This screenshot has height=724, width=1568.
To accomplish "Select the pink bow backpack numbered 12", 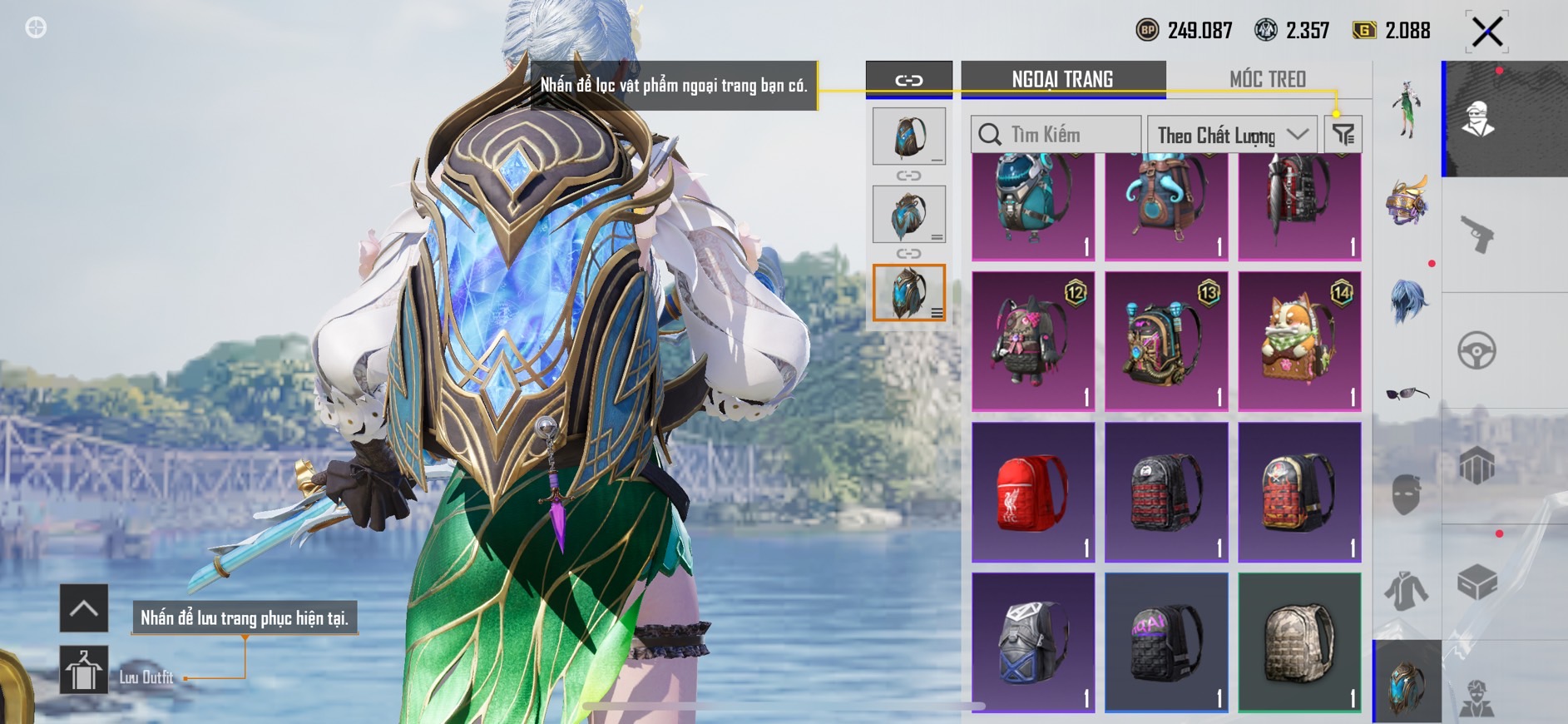I will coord(1033,341).
